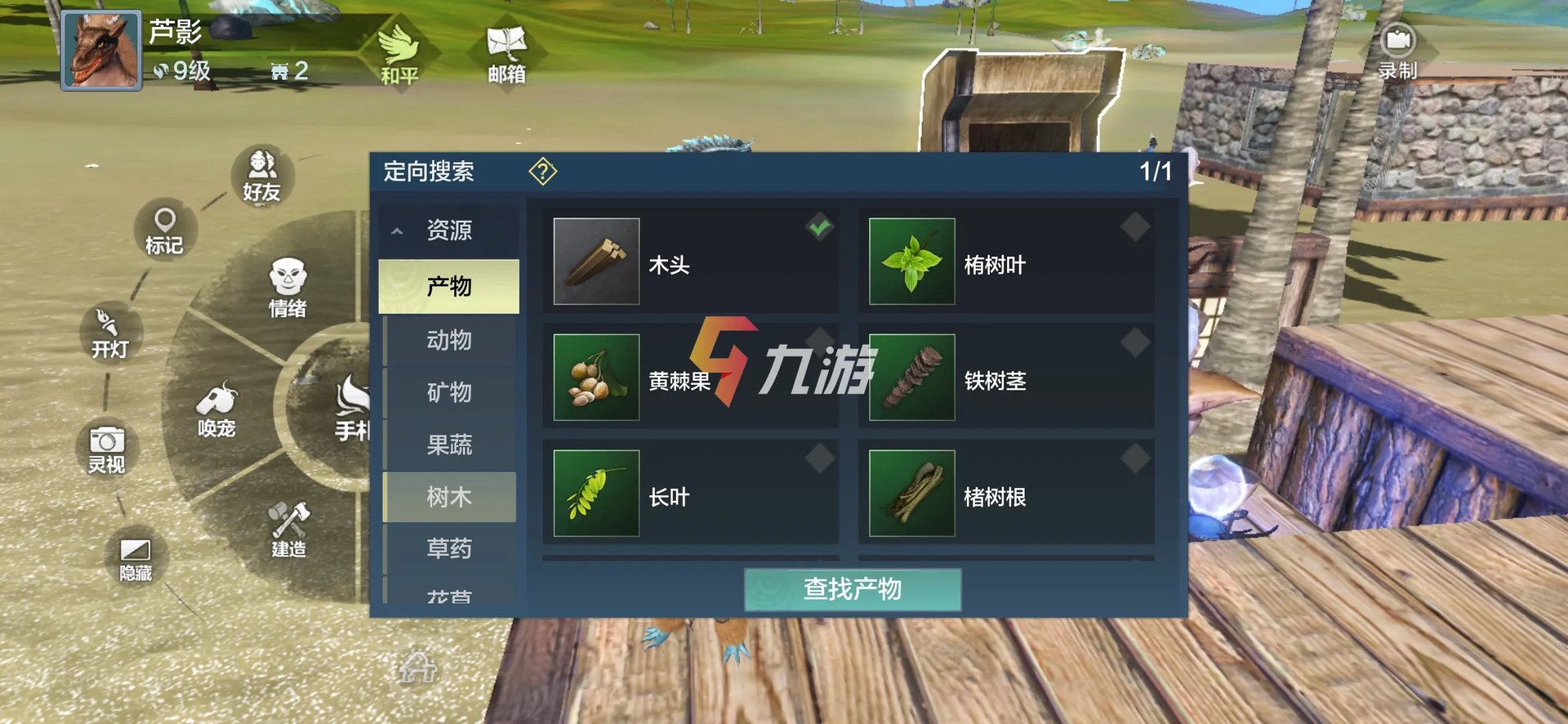The image size is (1568, 724).
Task: Open the 芦影 player avatar
Action: [x=100, y=51]
